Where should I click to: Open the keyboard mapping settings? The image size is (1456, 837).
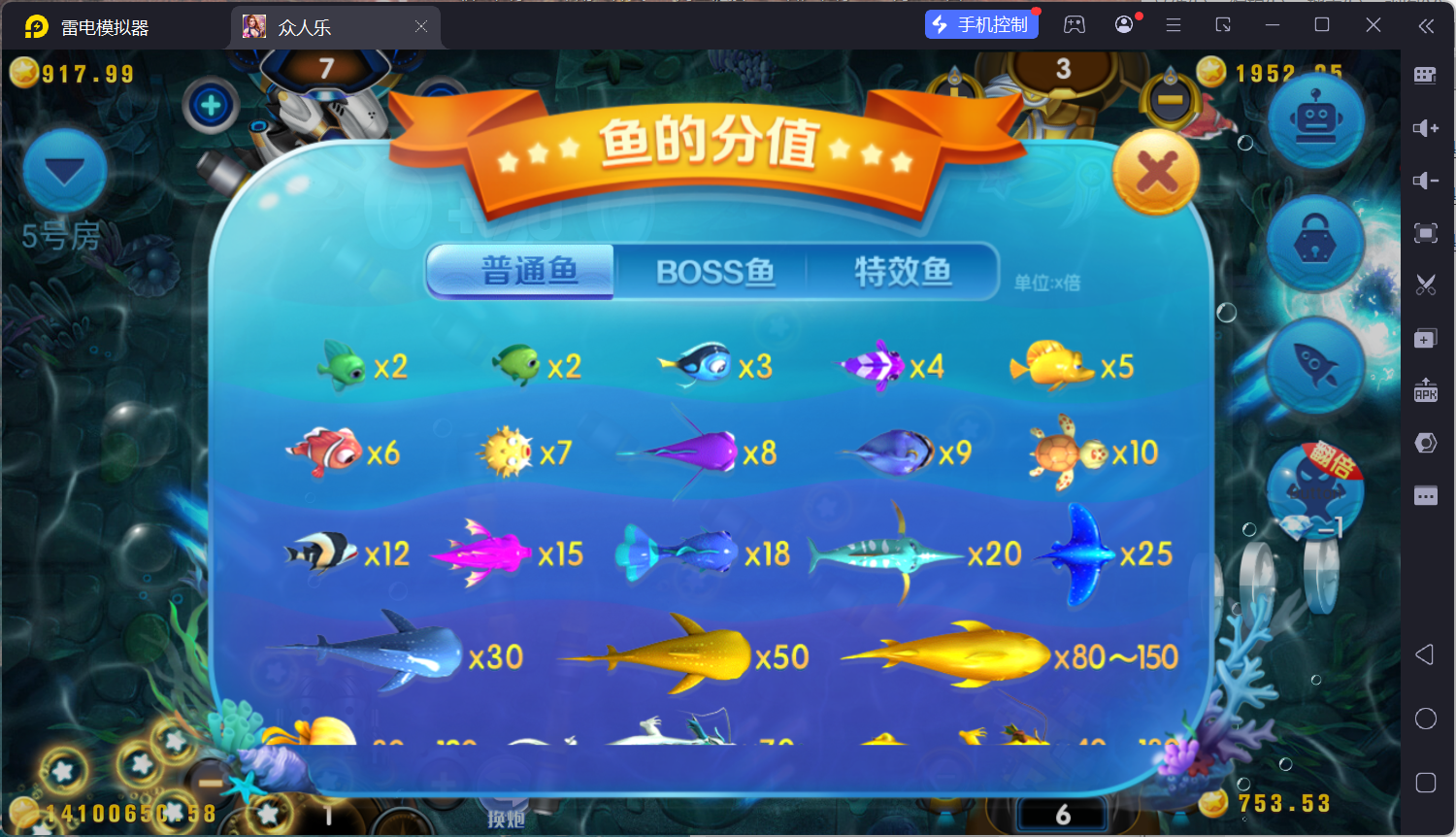1425,75
